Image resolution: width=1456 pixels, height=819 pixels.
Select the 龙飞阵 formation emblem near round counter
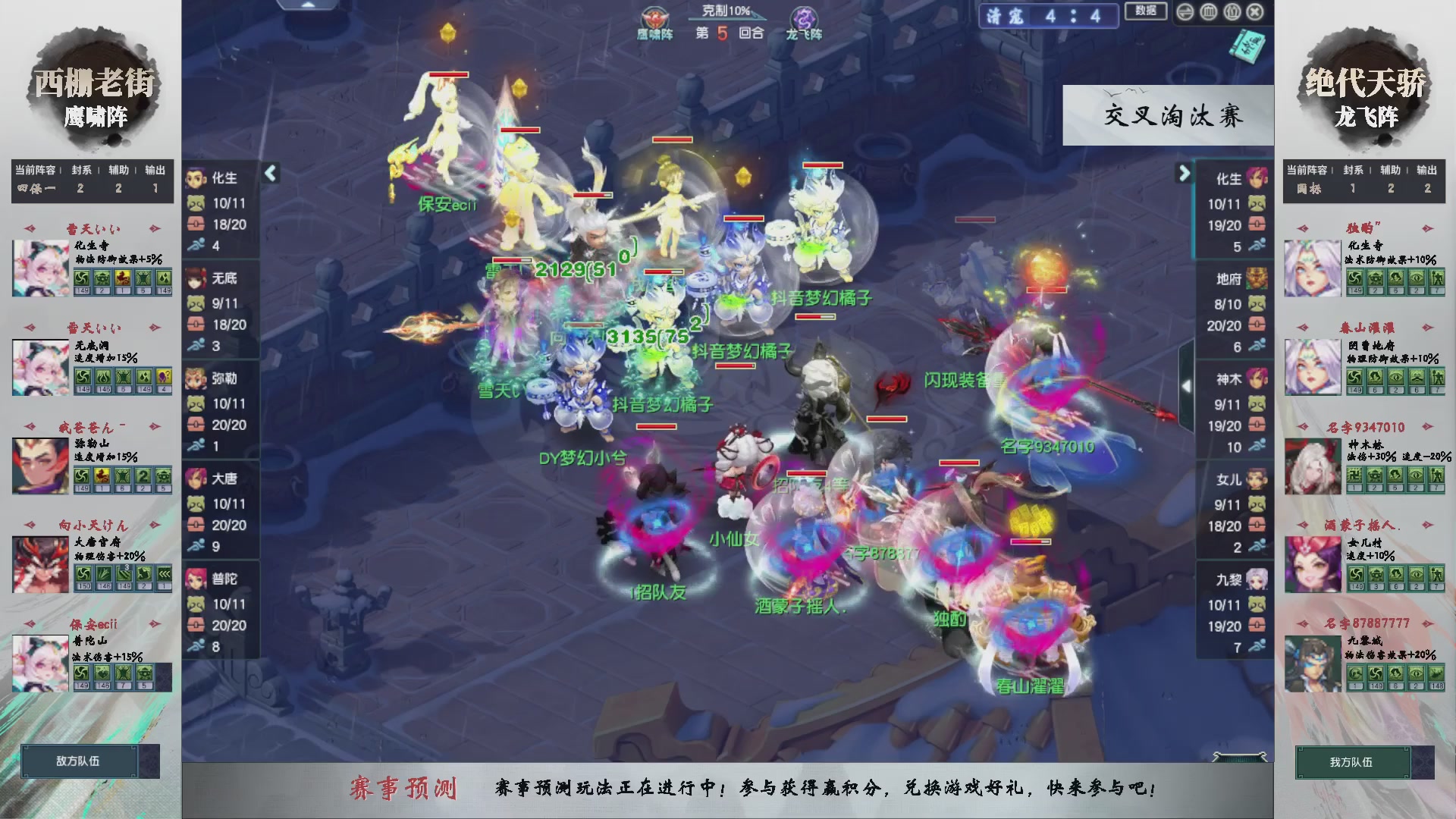pos(804,17)
